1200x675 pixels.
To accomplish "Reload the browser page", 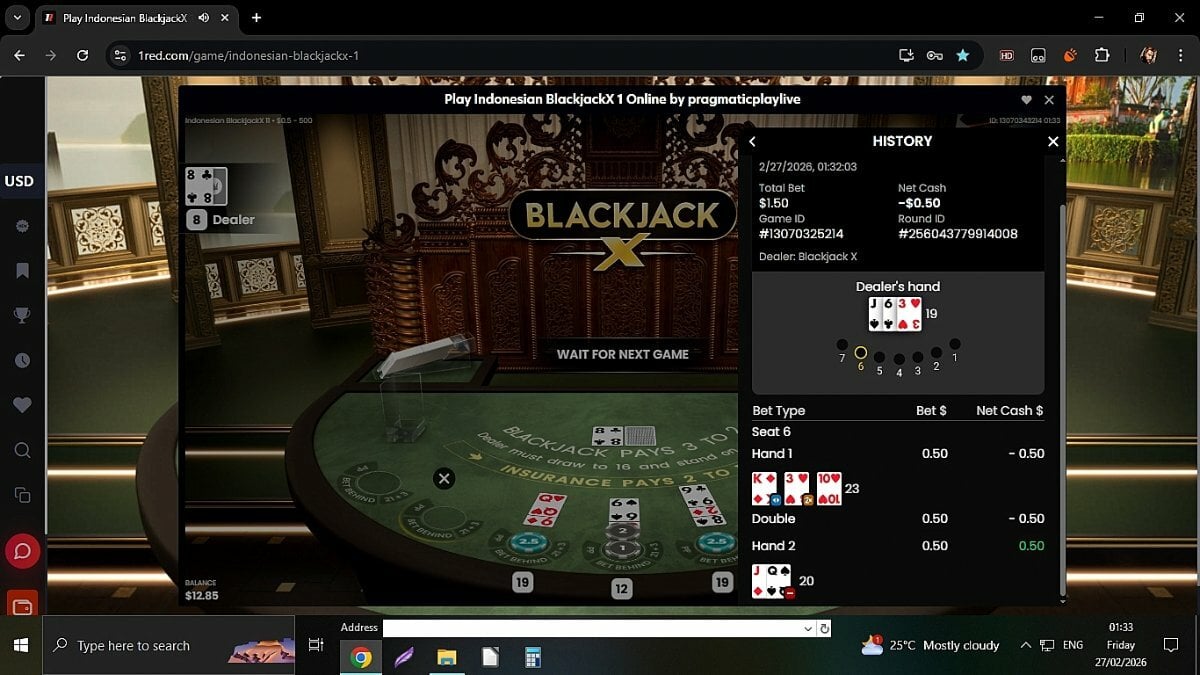I will 83,56.
